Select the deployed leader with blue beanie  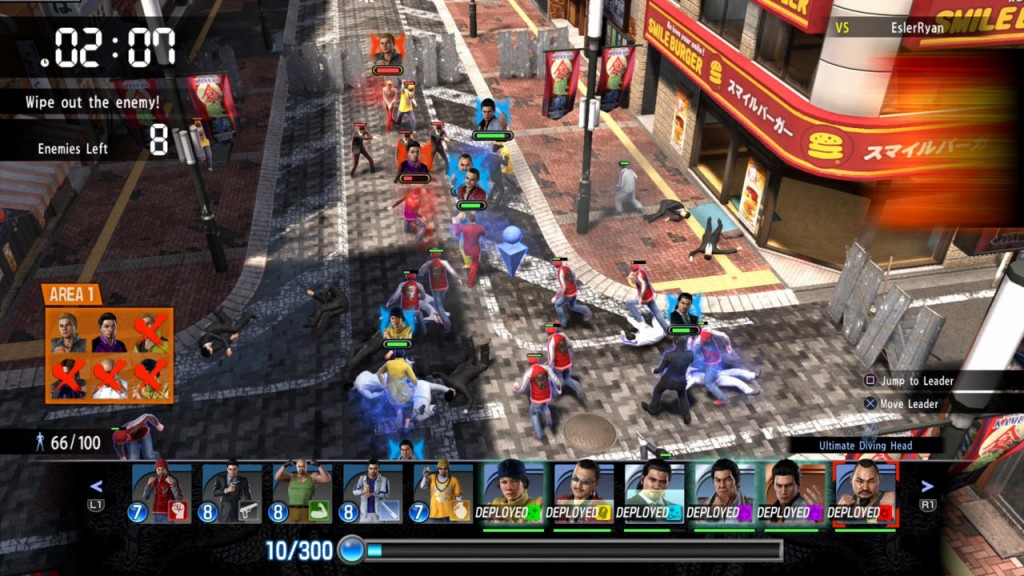(513, 494)
